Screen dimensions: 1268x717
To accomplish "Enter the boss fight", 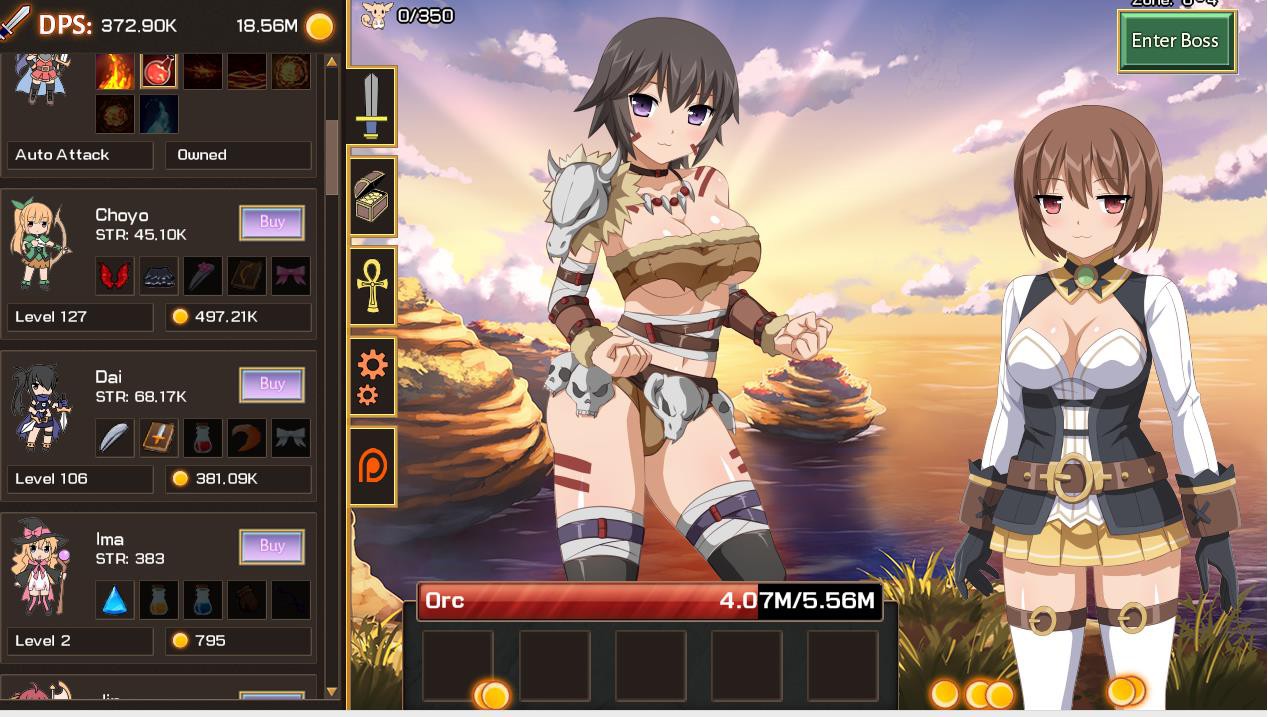I will click(1176, 41).
